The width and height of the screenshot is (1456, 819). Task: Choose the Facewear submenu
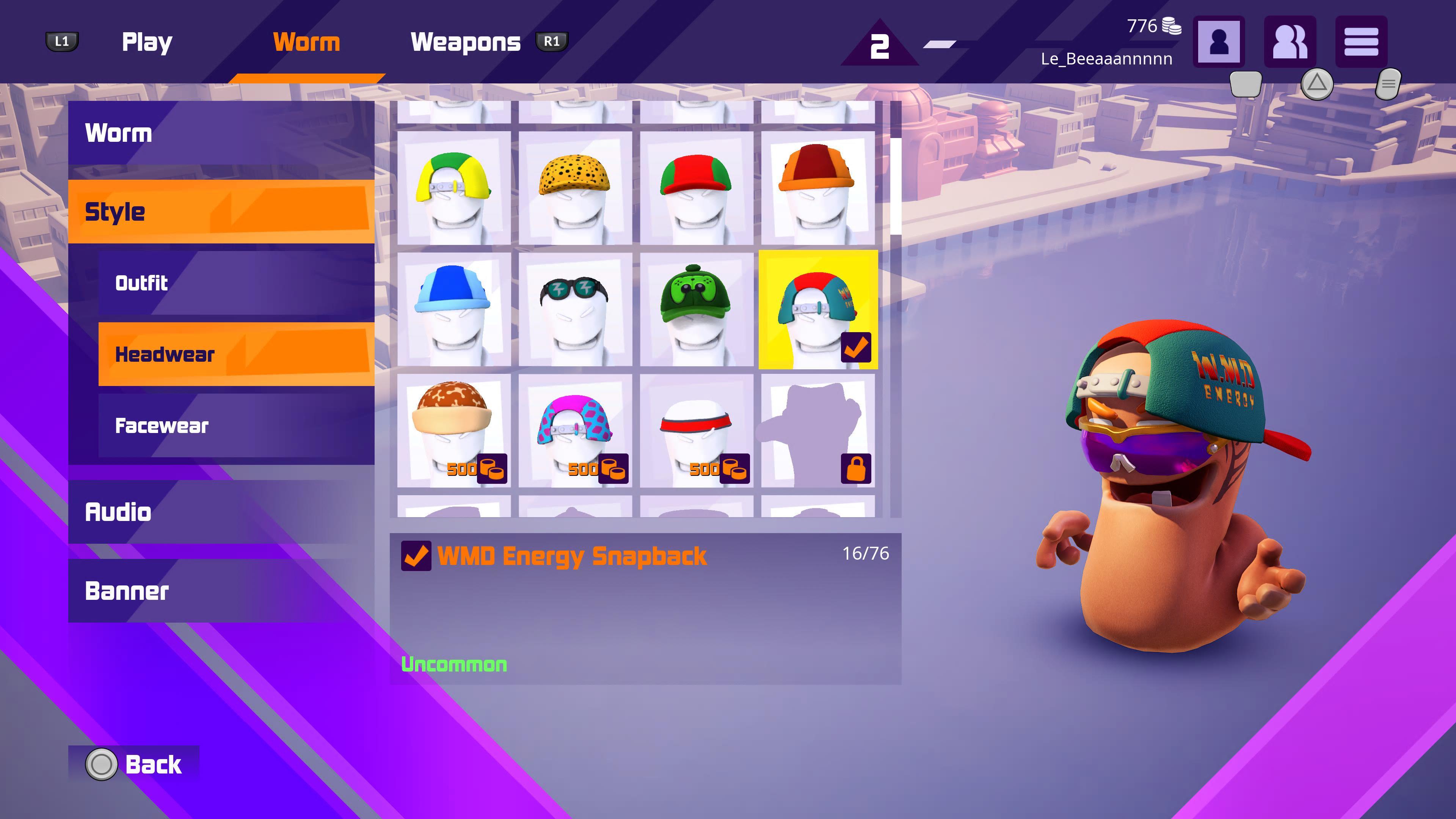[x=236, y=425]
